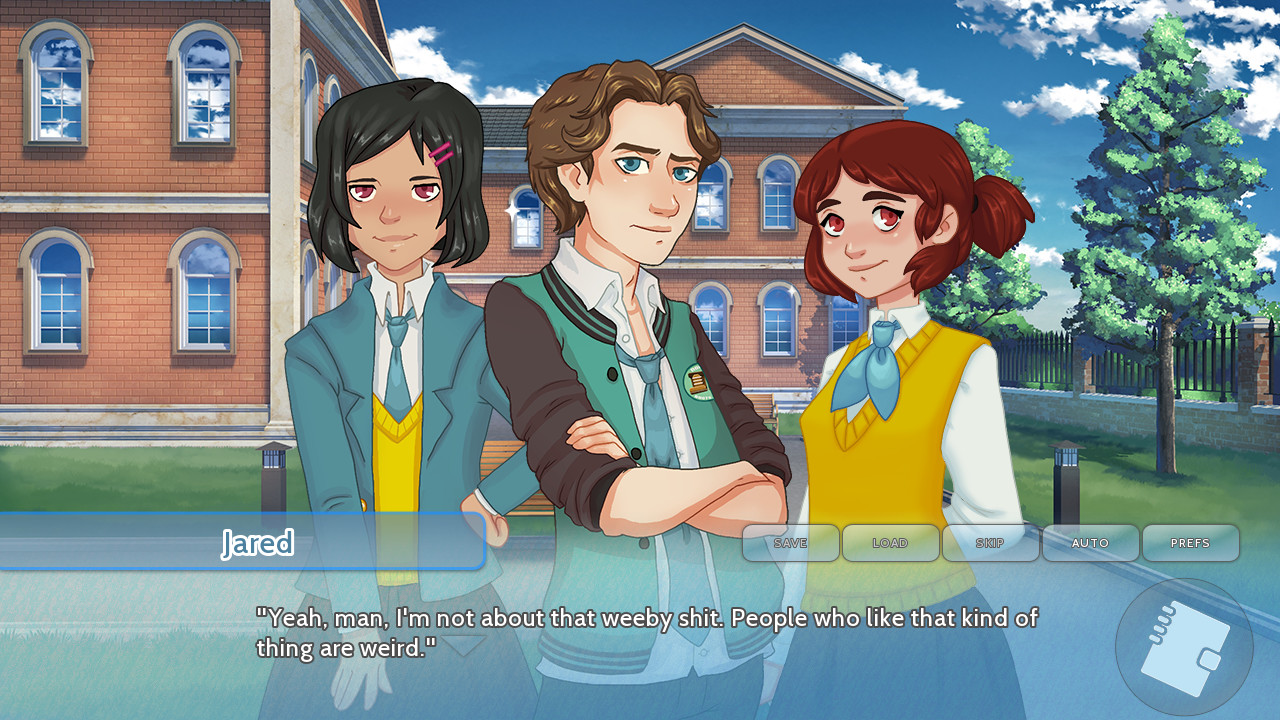The image size is (1280, 720).
Task: Enable SKIP mode to fast-forward dialogue
Action: click(x=990, y=543)
